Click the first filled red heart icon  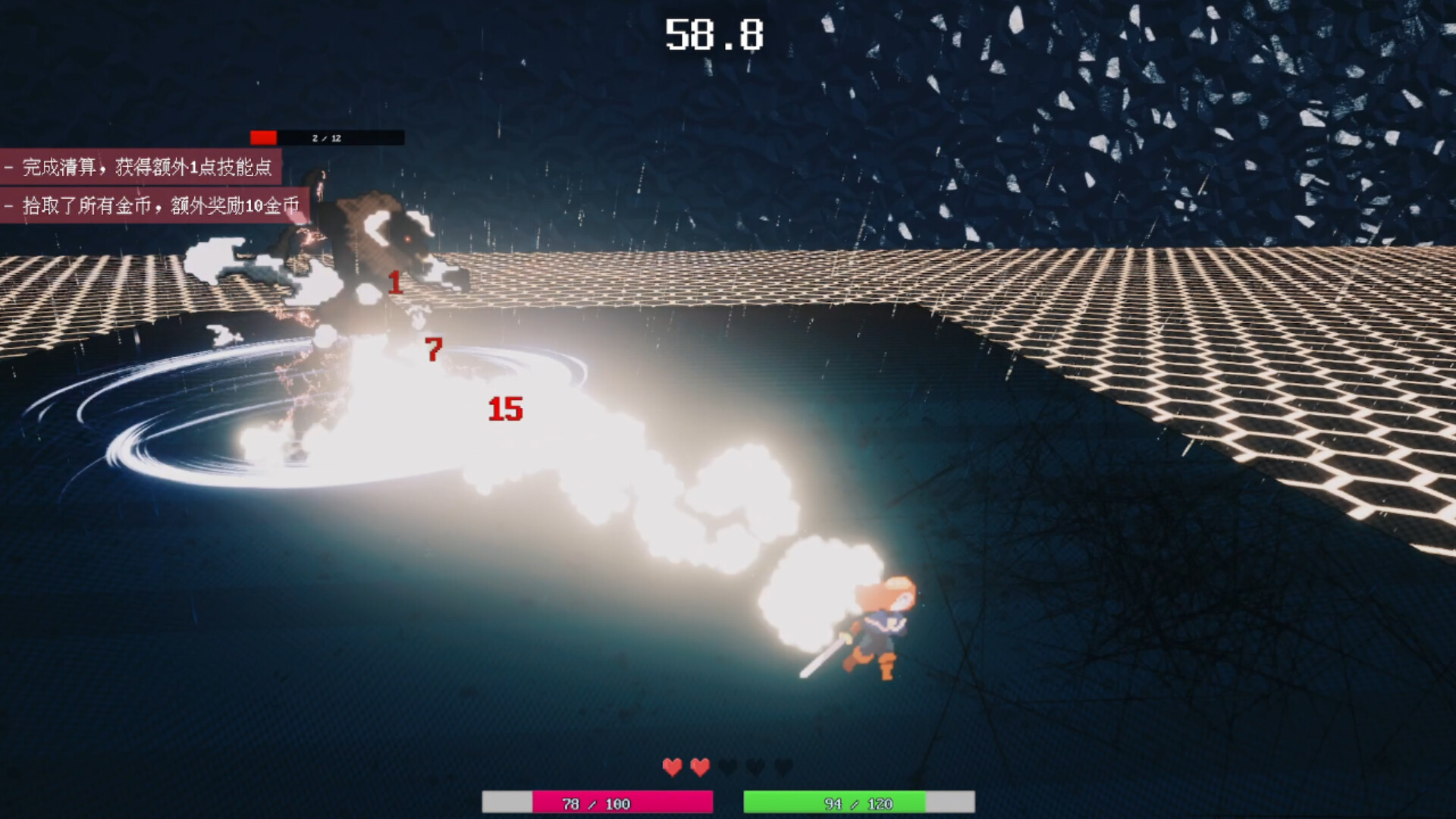point(672,767)
